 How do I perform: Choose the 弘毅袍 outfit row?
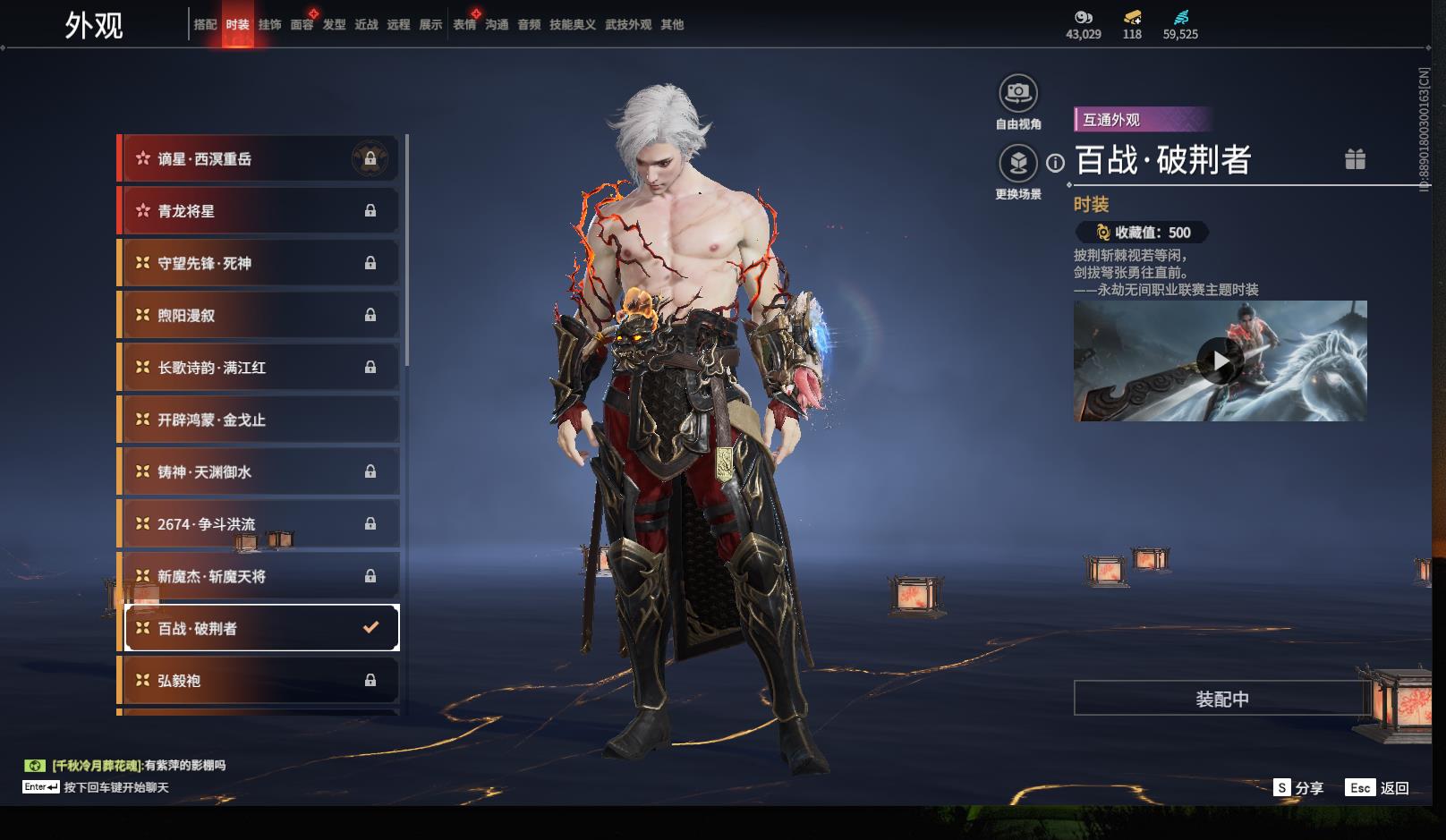259,681
